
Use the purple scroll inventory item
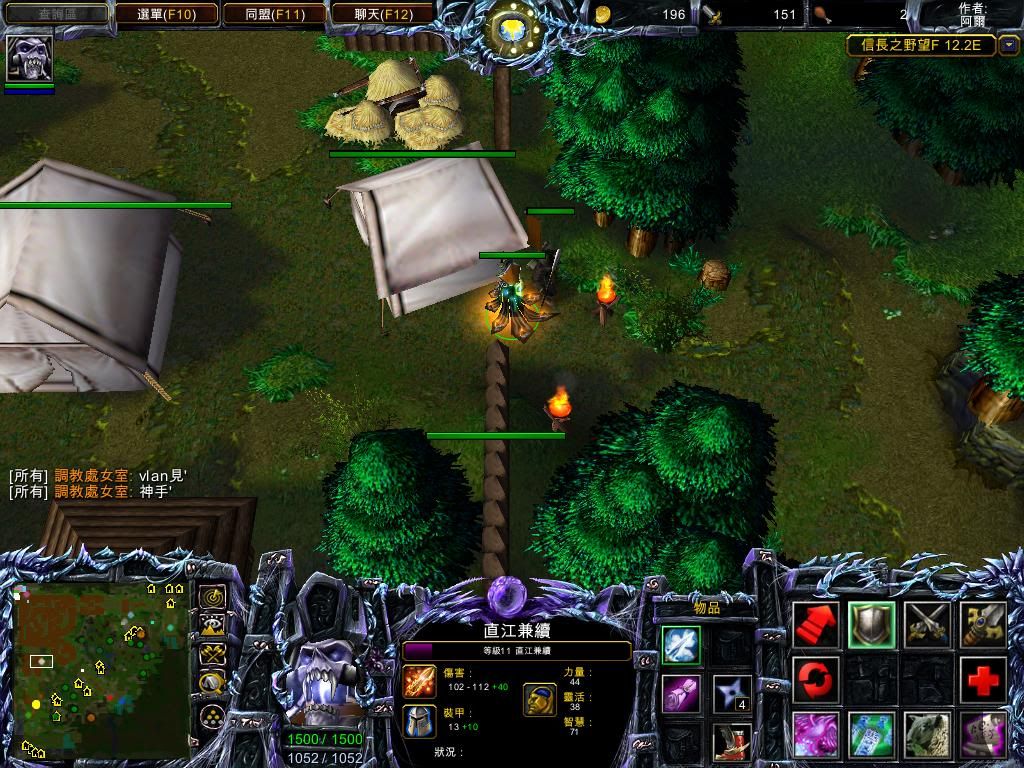[680, 693]
